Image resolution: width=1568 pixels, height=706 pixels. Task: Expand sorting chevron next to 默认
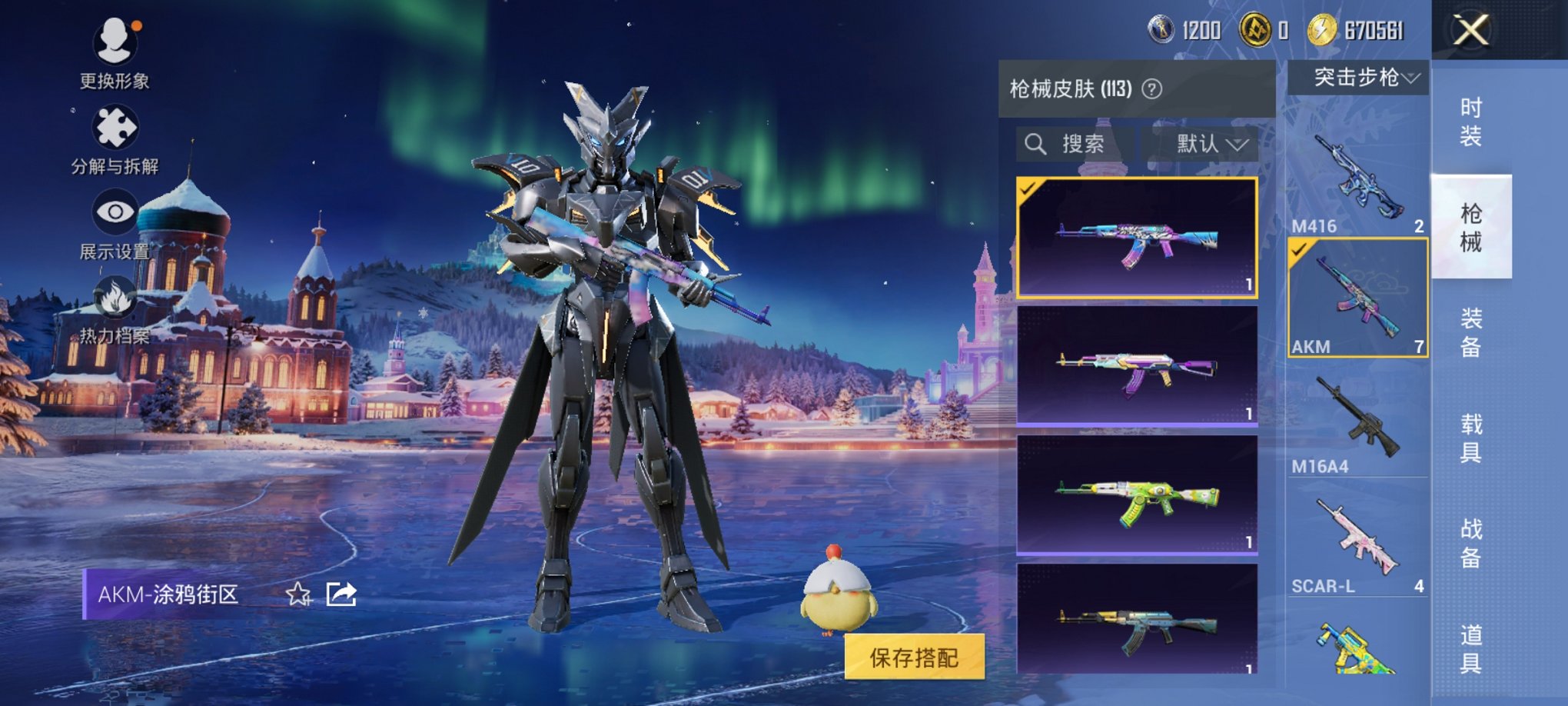tap(1236, 145)
